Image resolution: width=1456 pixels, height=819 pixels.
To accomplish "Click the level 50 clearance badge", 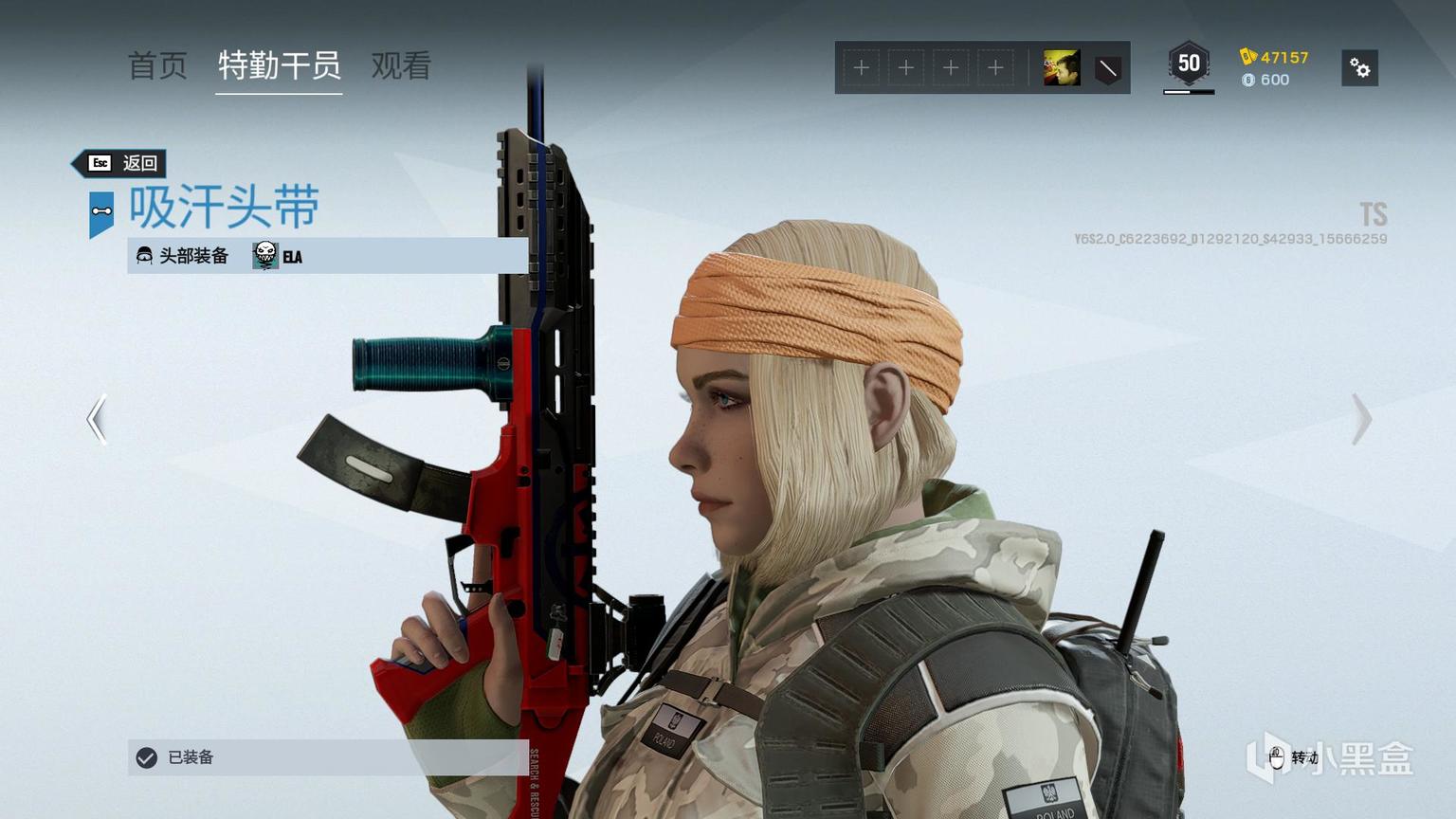I will [x=1189, y=64].
